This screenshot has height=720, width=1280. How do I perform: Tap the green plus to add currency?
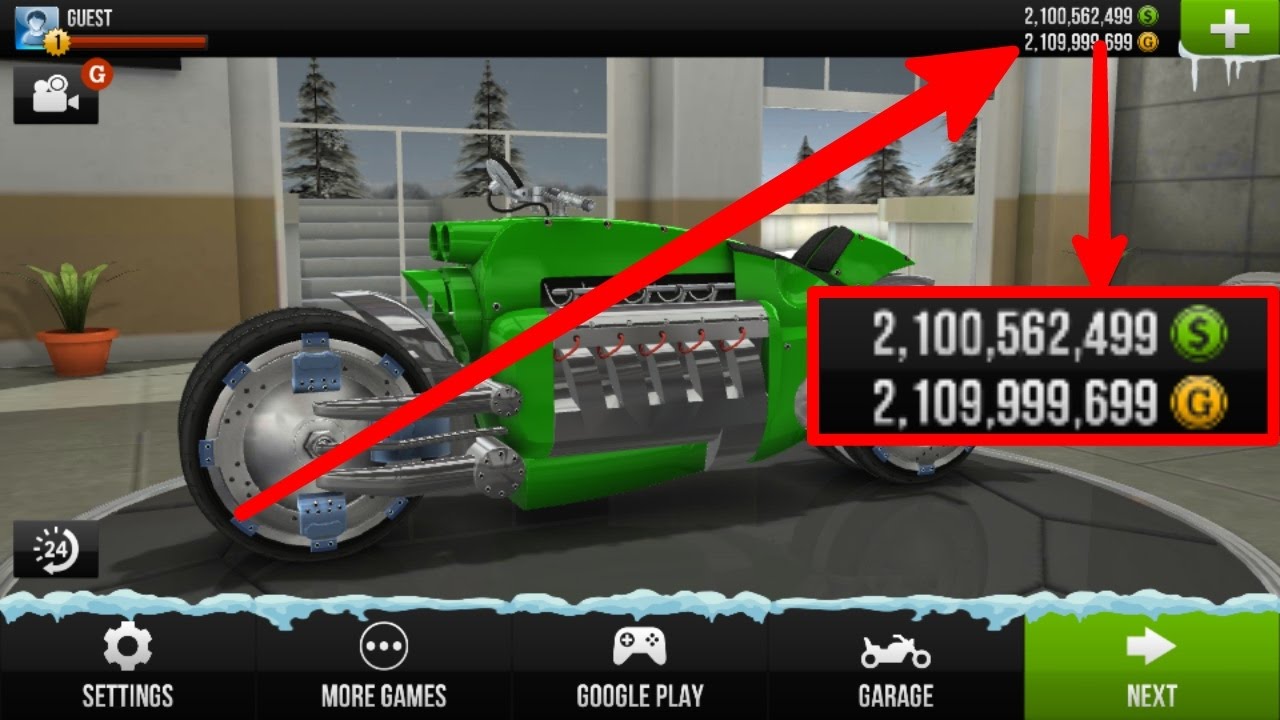pyautogui.click(x=1229, y=31)
